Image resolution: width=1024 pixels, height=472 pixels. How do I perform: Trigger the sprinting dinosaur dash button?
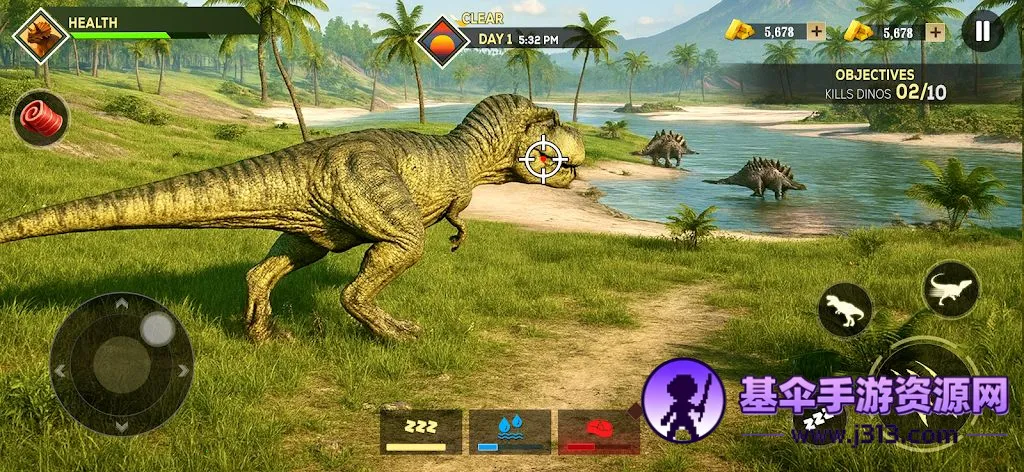(x=950, y=289)
